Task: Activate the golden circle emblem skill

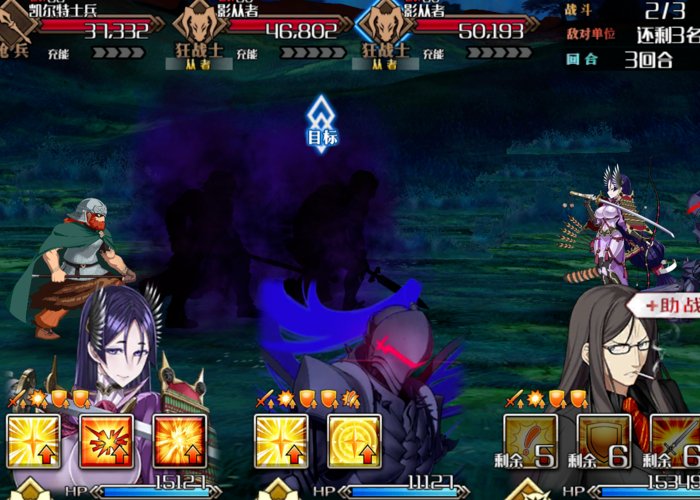Action: click(x=354, y=441)
